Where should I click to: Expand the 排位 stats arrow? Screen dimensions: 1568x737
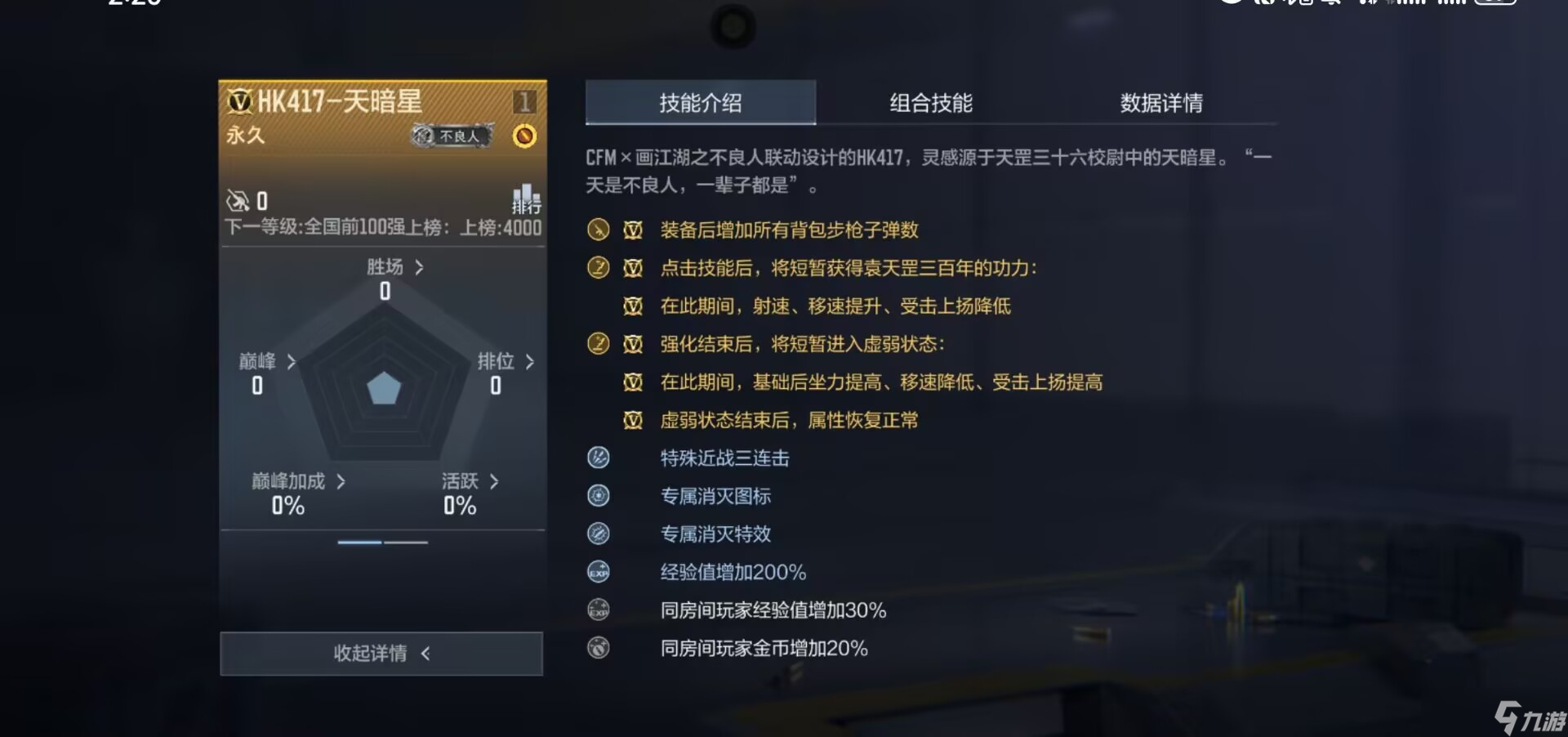click(528, 361)
